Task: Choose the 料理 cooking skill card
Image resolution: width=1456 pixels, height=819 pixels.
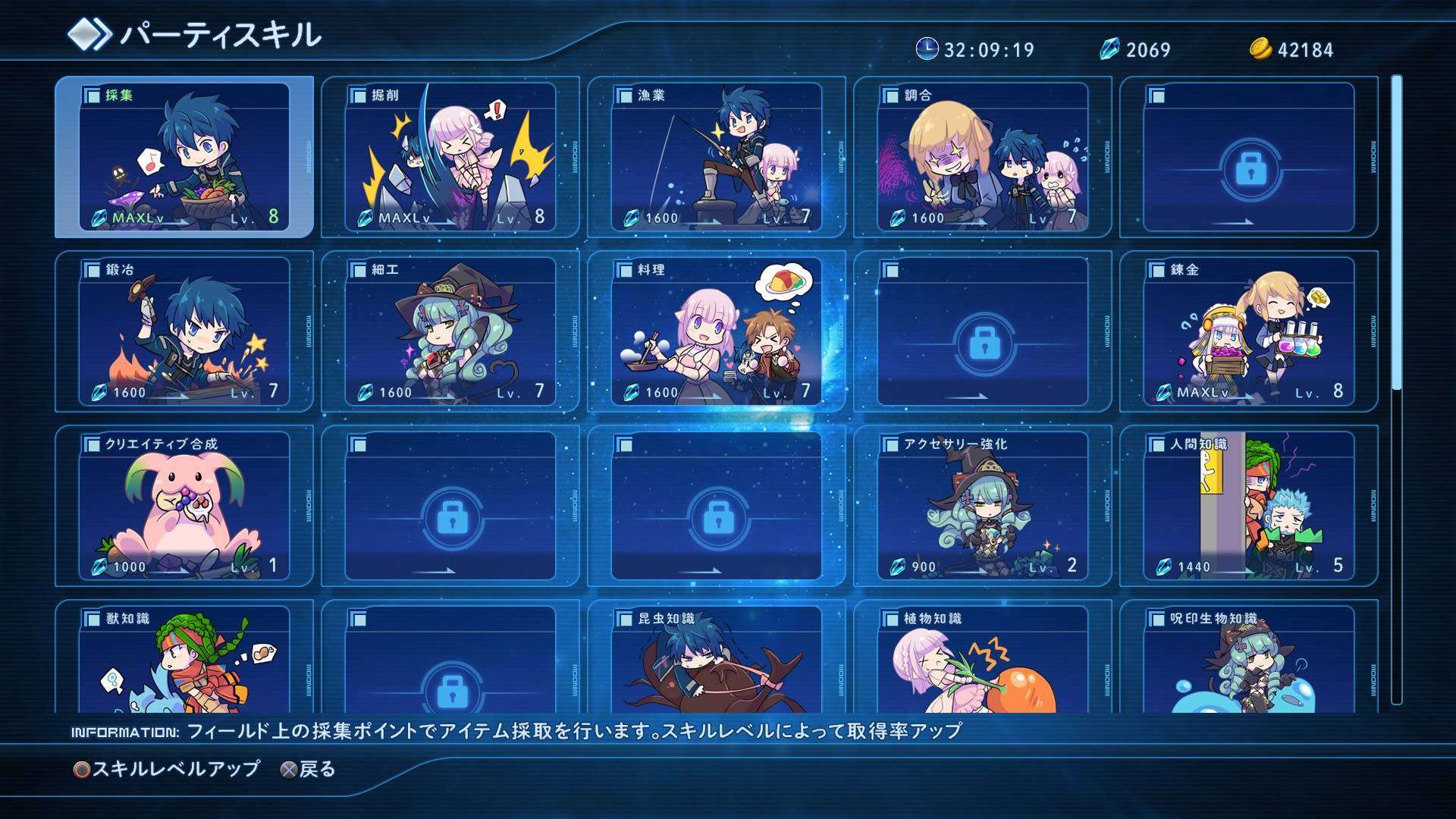Action: (717, 331)
